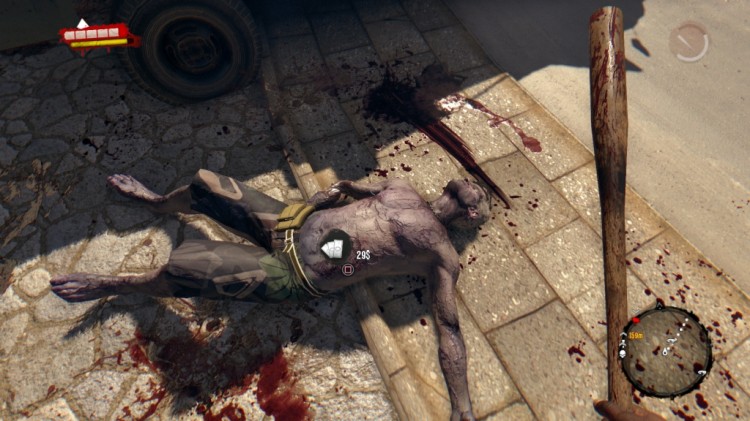750x421 pixels.
Task: Open the circular minimap
Action: point(666,351)
